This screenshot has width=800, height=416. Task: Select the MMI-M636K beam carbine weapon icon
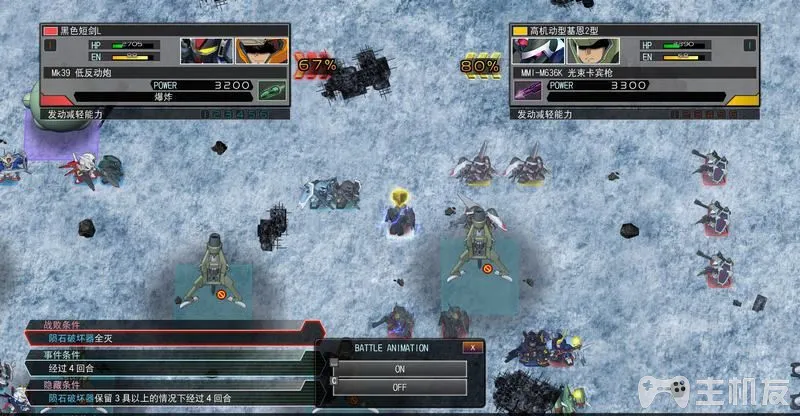(527, 90)
